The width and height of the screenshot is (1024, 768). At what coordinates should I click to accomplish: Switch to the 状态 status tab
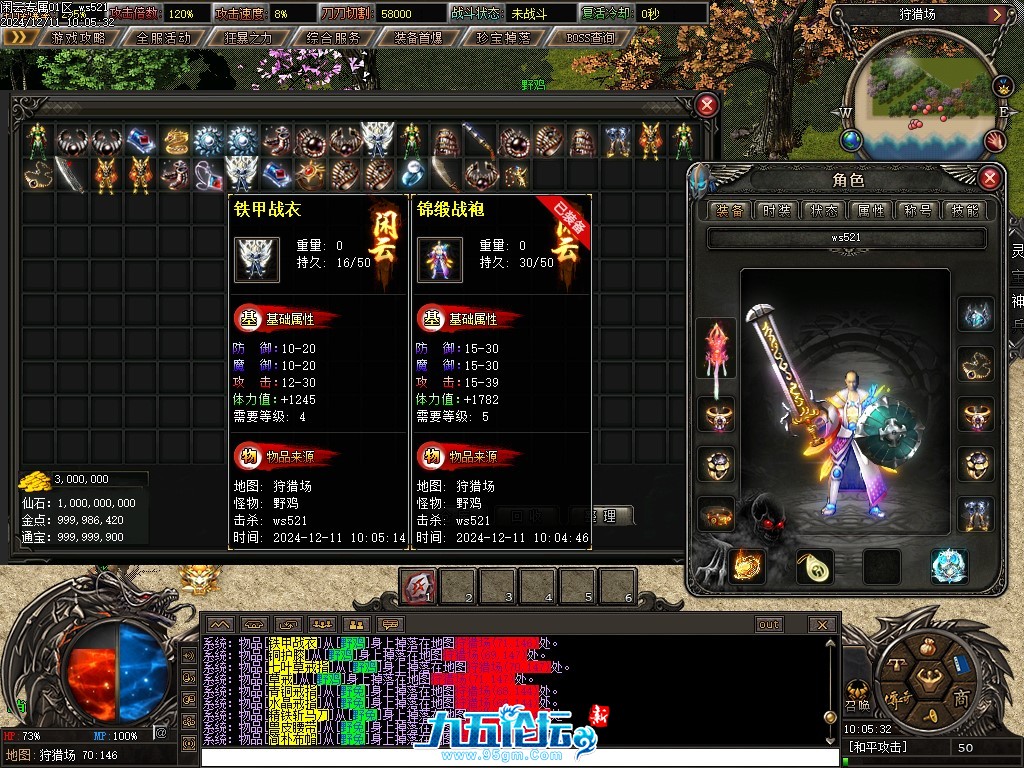tap(824, 210)
